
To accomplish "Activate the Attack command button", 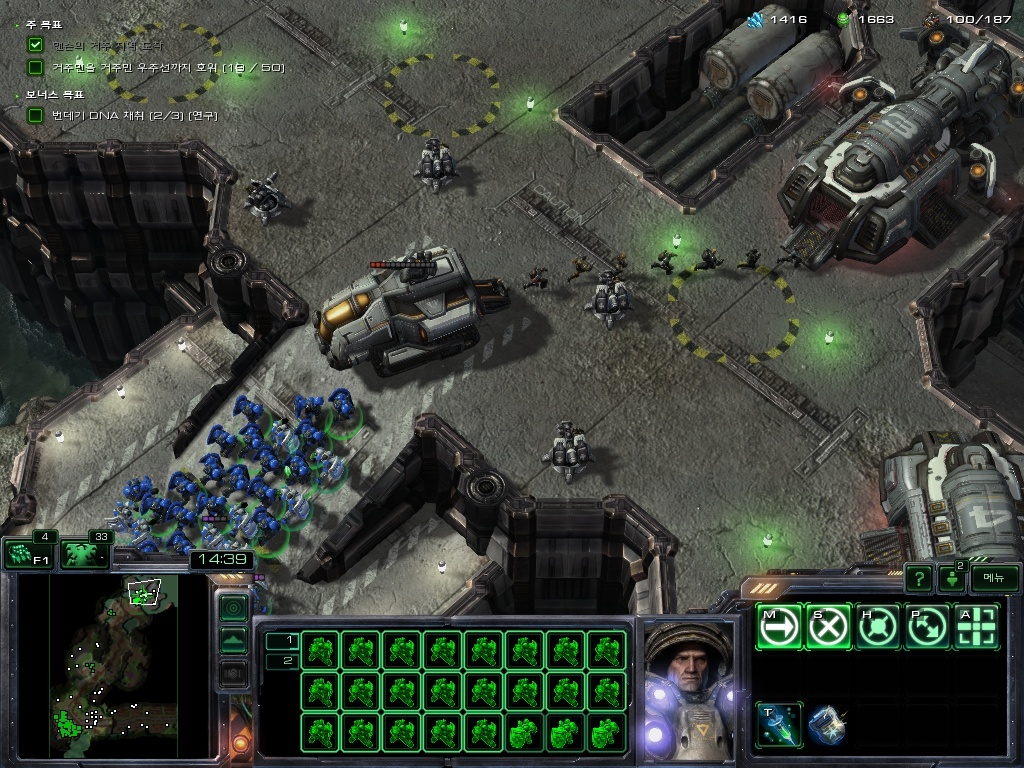I will 978,627.
